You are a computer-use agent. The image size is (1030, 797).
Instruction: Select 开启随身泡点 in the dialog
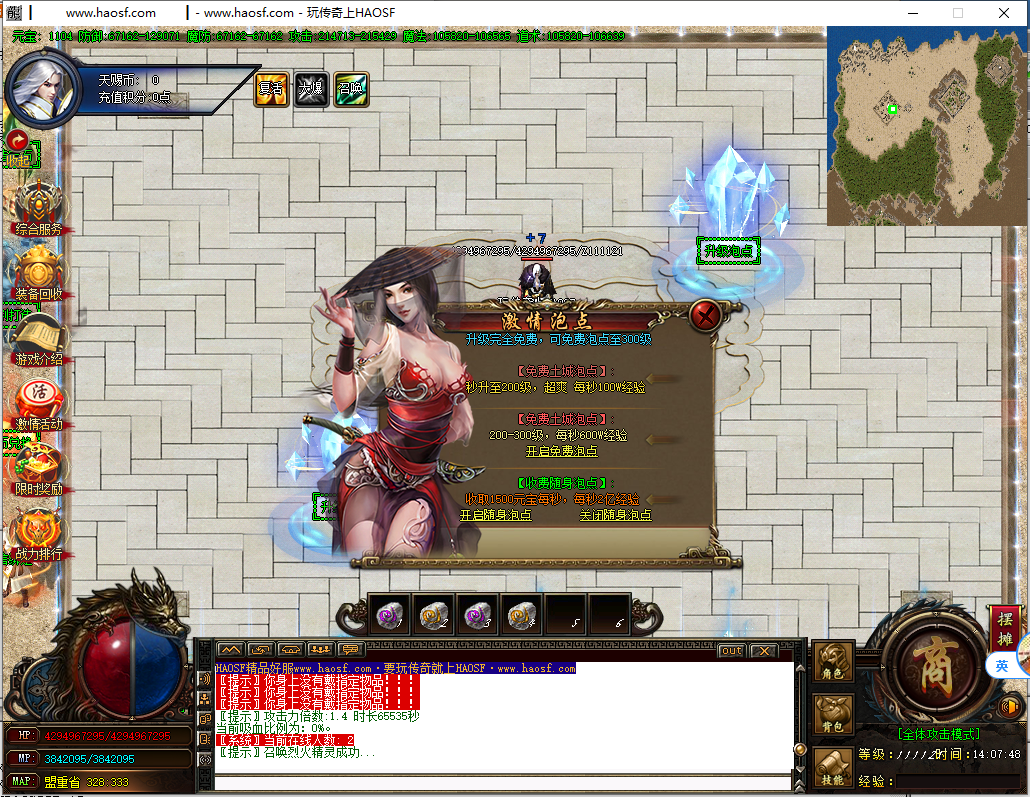point(496,515)
